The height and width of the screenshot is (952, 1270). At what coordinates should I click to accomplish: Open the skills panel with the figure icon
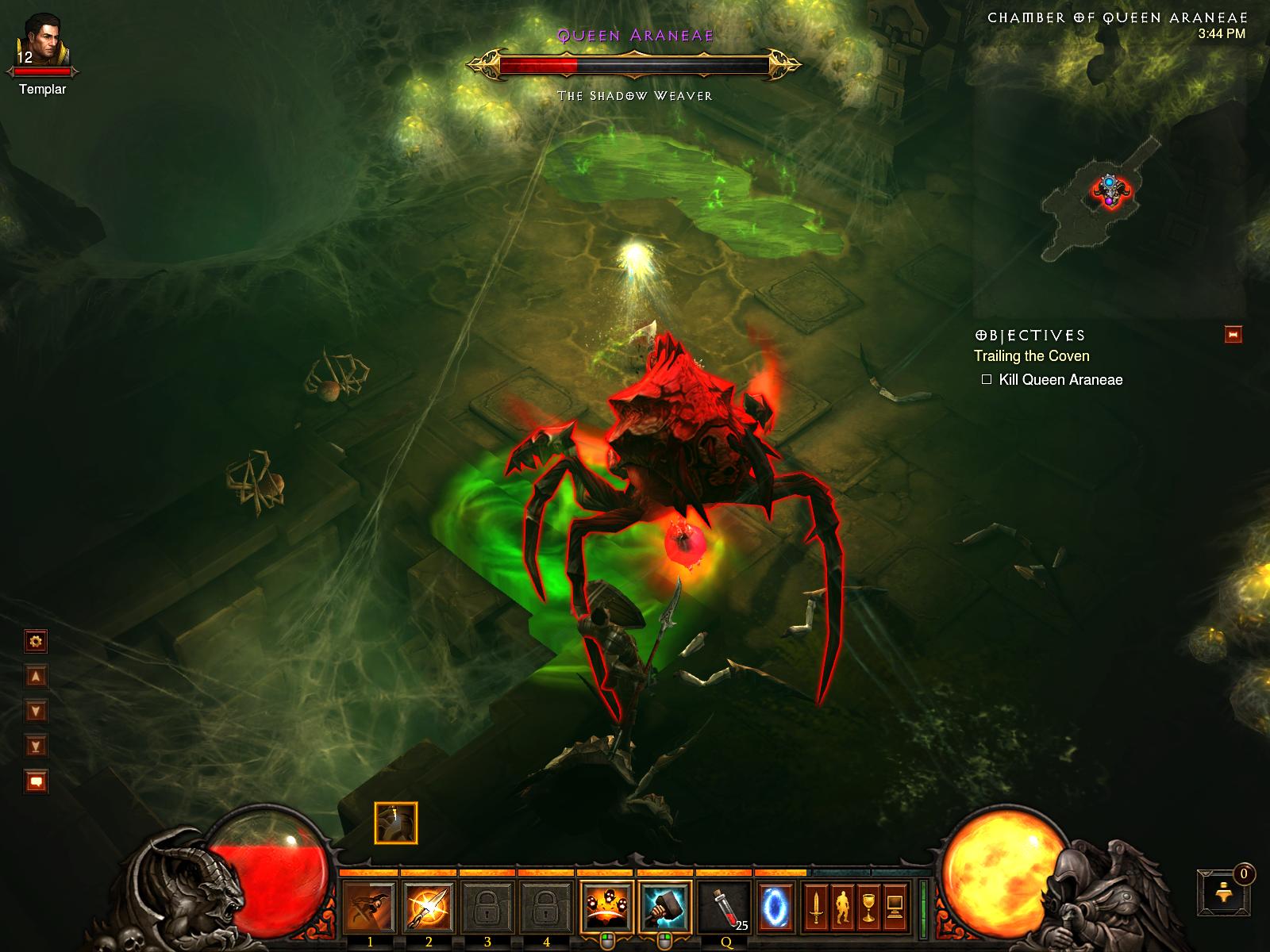click(x=843, y=905)
